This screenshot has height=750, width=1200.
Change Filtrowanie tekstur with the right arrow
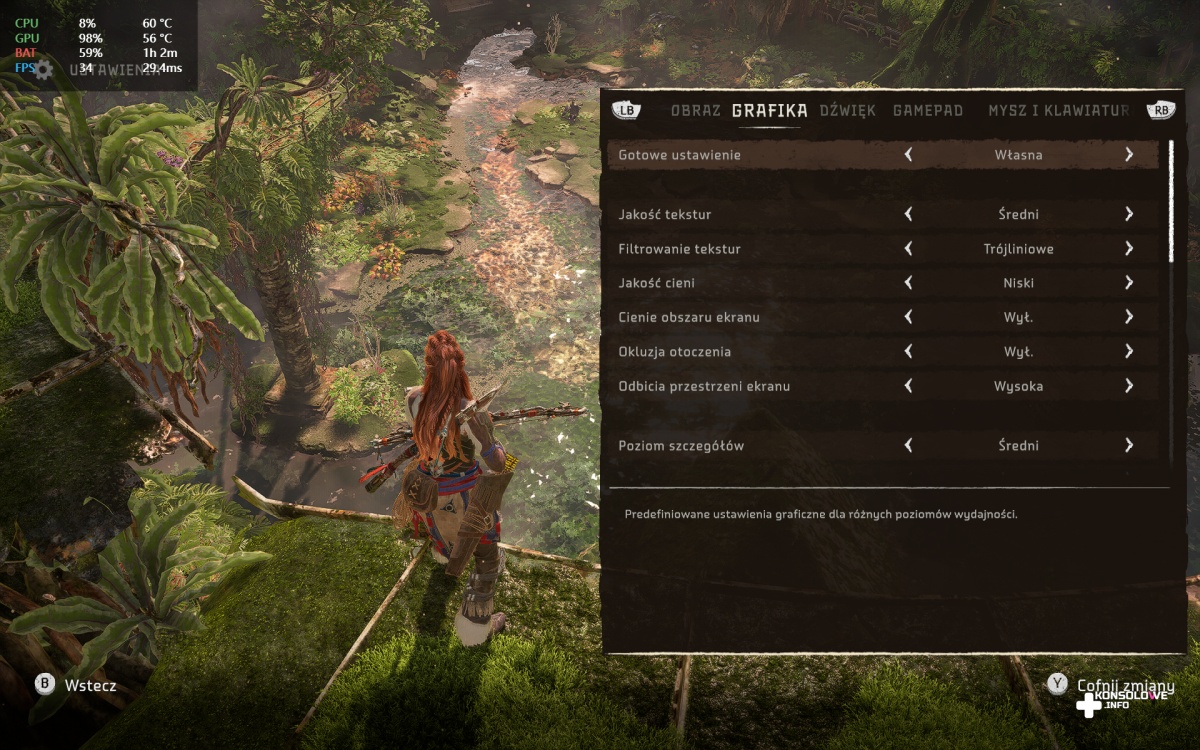coord(1128,248)
